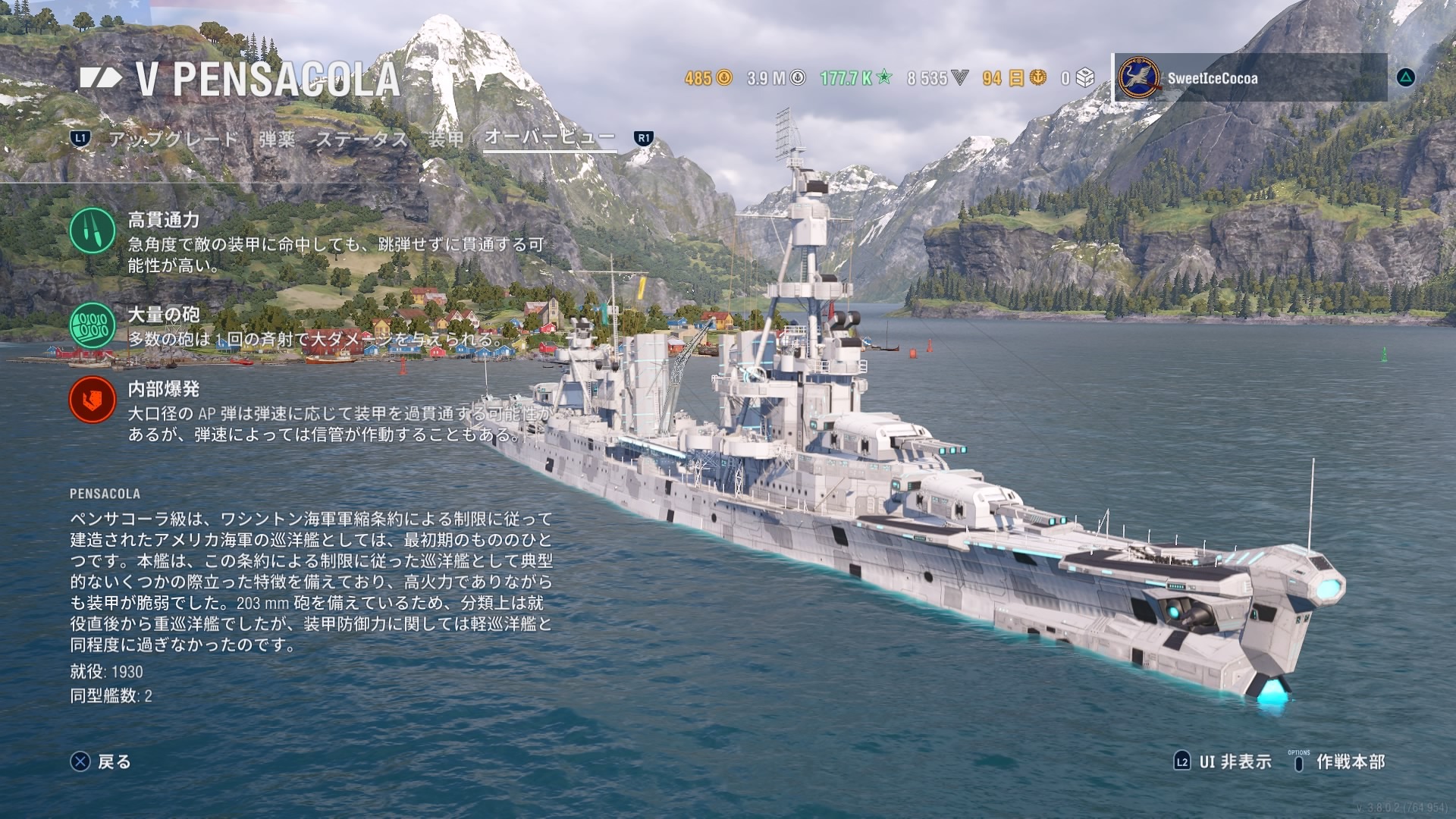Viewport: 1456px width, 819px height.
Task: Open the 弾薬 tab
Action: pyautogui.click(x=277, y=139)
